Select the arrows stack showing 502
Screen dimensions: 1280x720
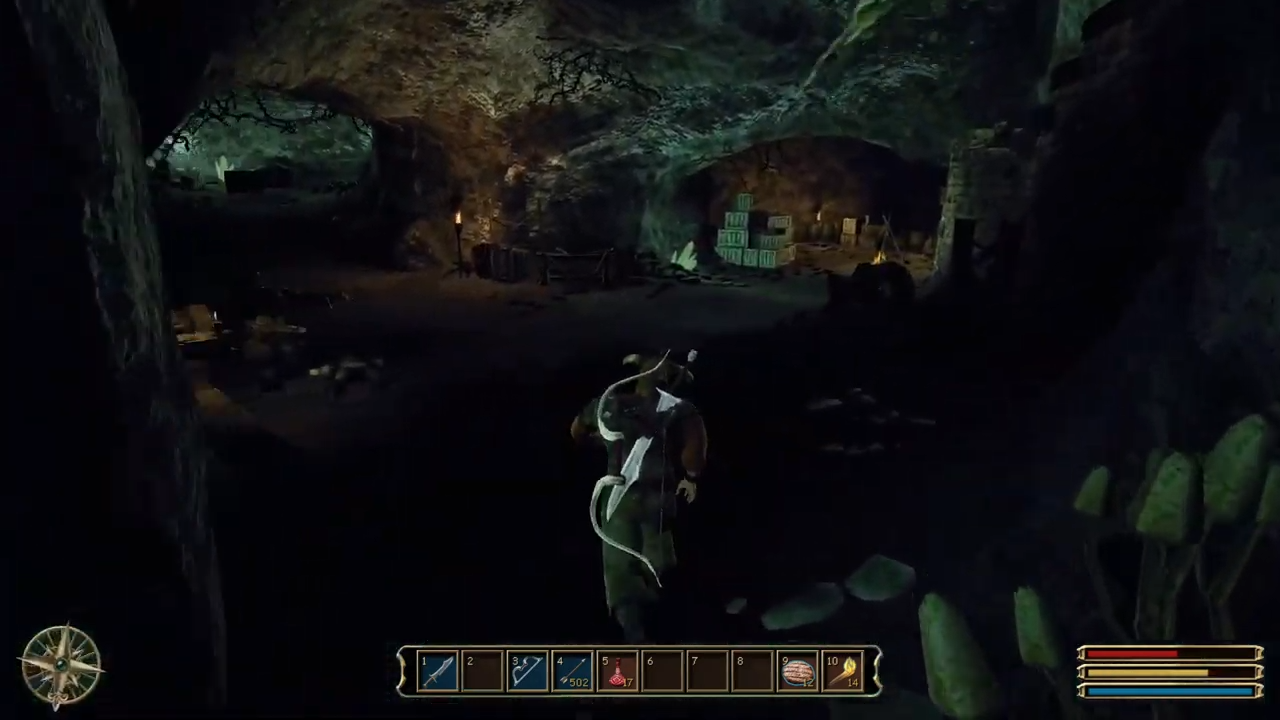click(x=572, y=668)
